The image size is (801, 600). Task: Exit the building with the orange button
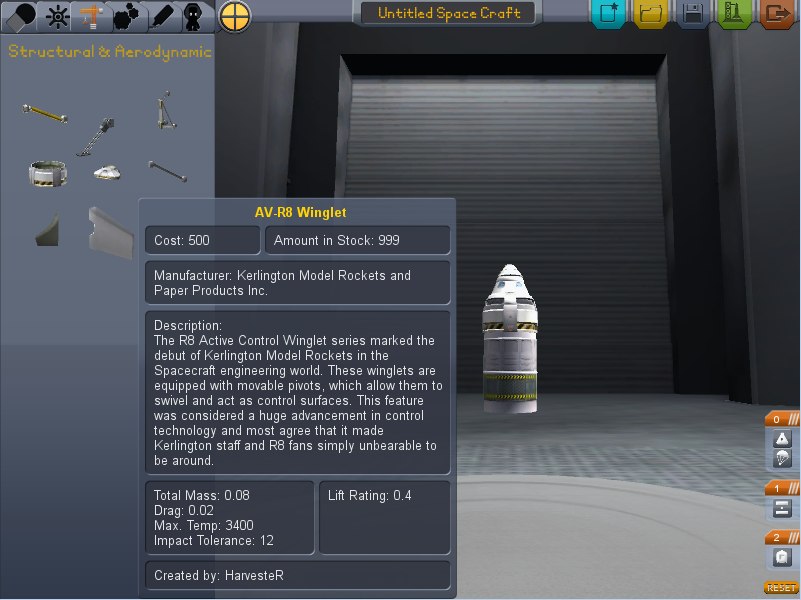pyautogui.click(x=777, y=14)
